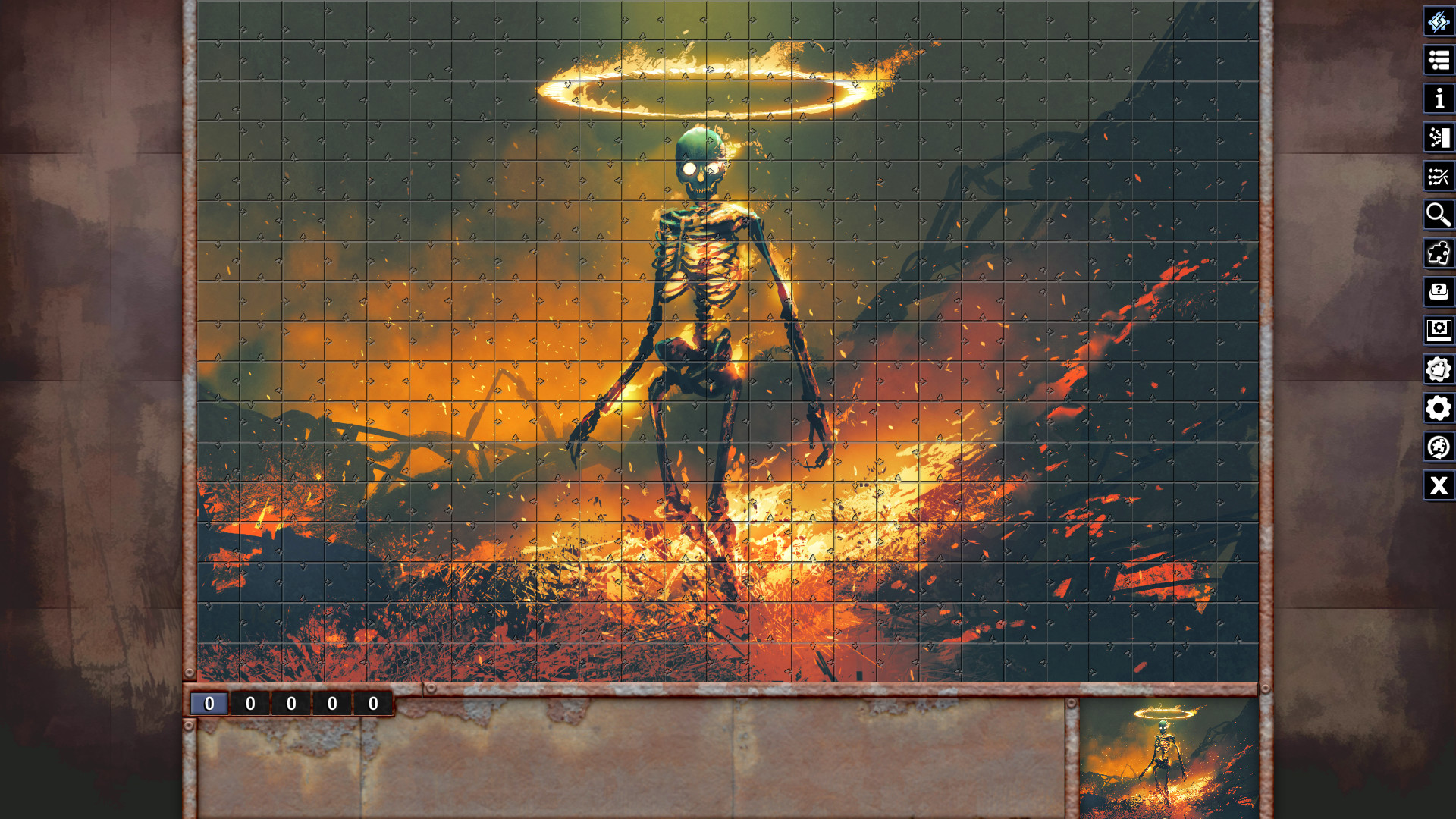Open the puzzle piece selector
Viewport: 1456px width, 819px height.
[x=1439, y=253]
